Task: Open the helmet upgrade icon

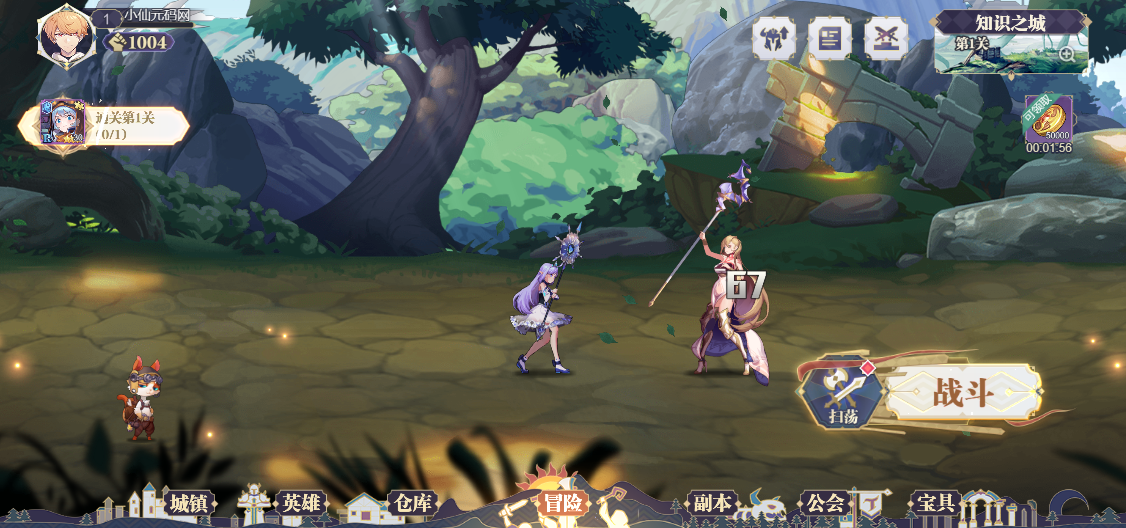Action: pos(773,39)
